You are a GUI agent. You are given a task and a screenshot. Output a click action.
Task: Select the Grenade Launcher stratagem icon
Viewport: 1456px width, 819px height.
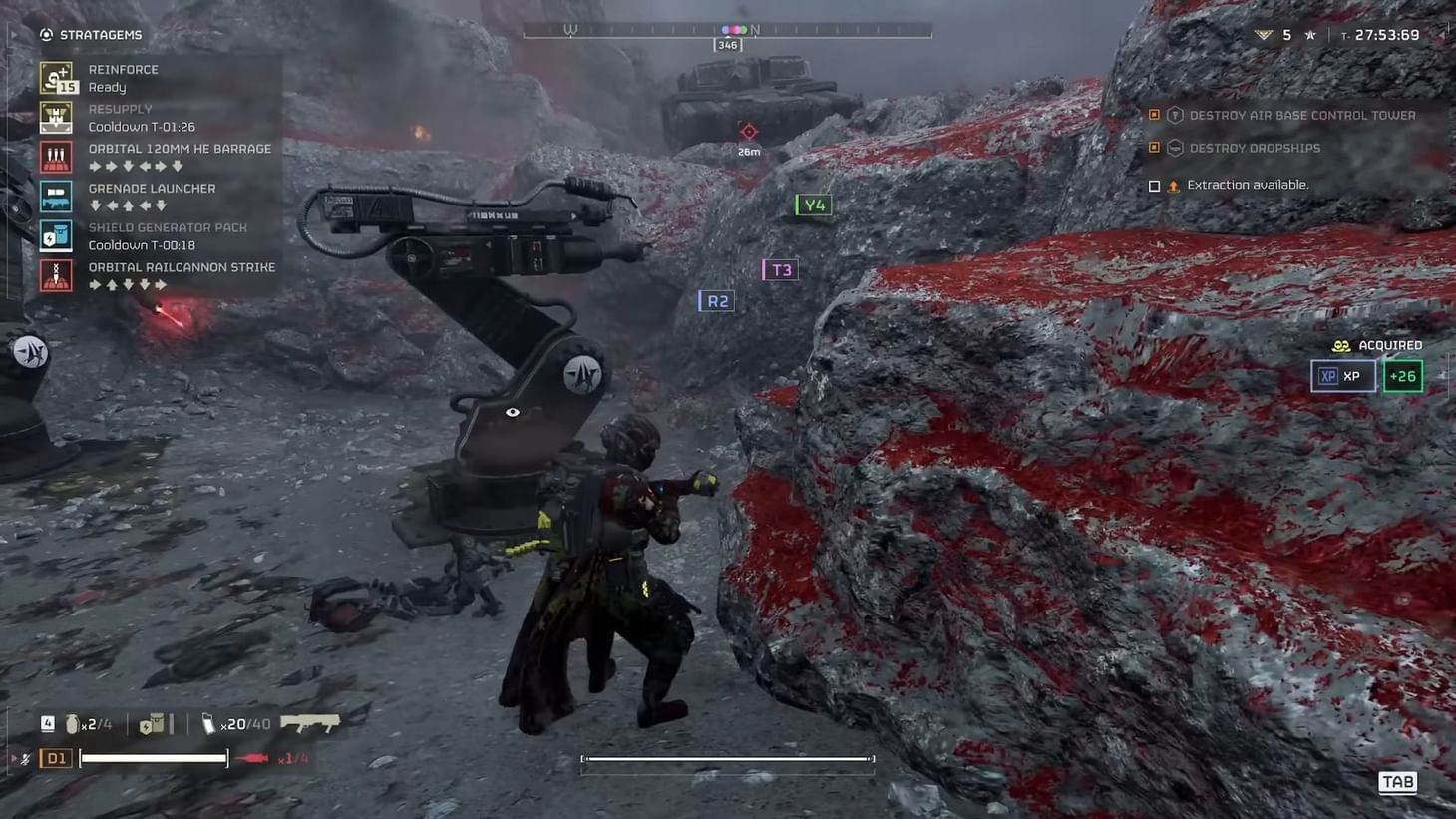point(56,196)
